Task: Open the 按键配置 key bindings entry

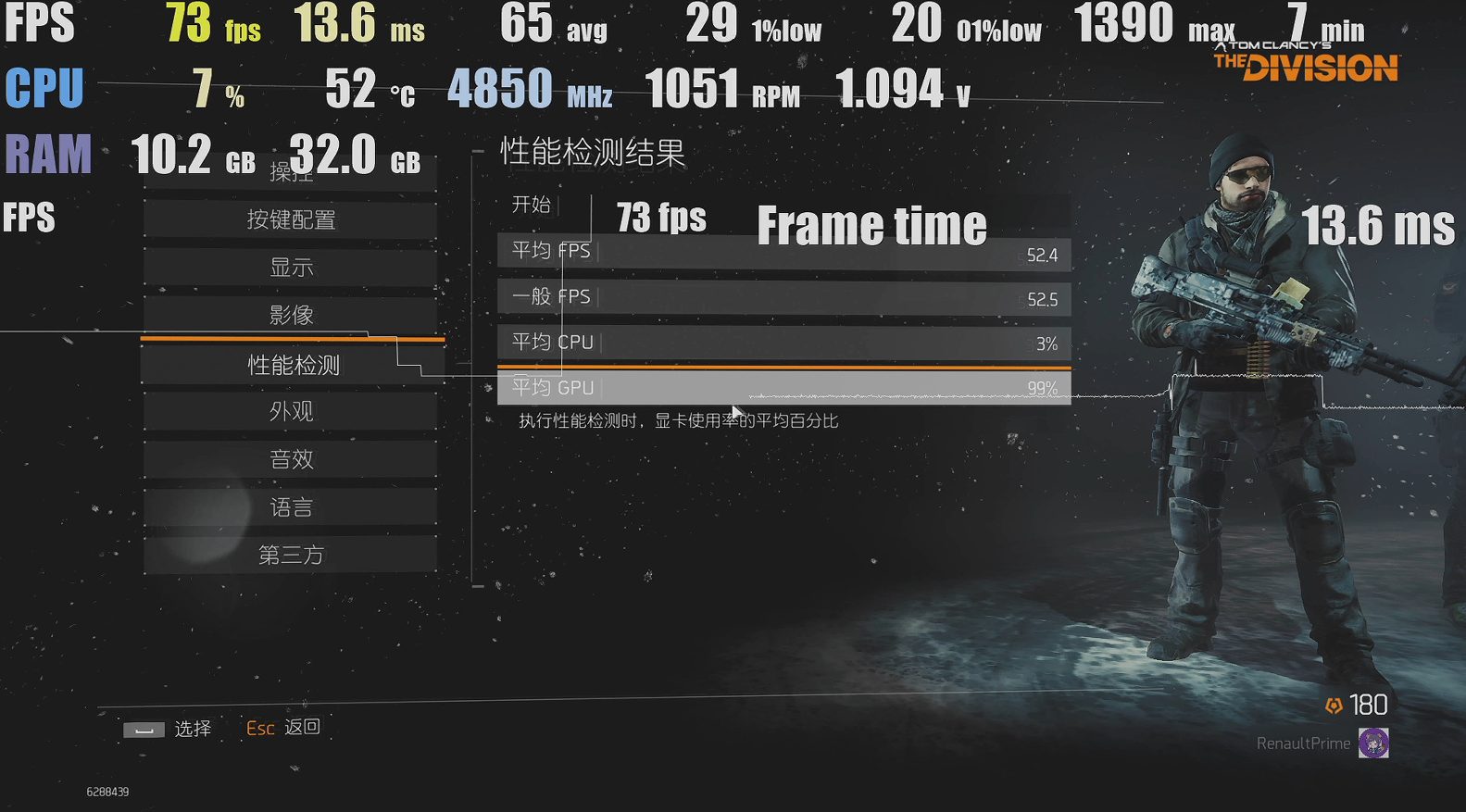Action: tap(291, 219)
